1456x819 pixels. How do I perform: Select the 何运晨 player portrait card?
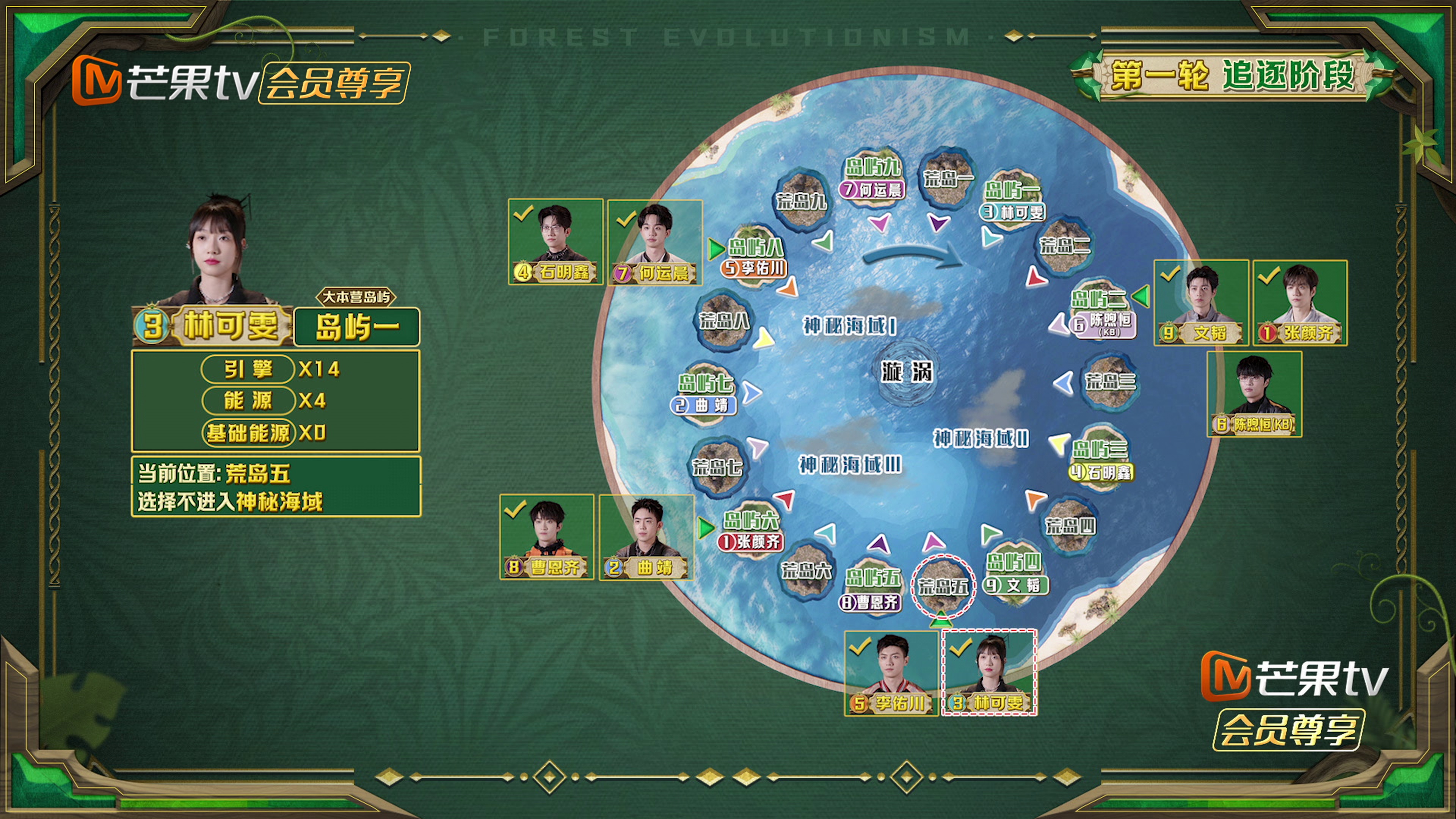coord(654,242)
